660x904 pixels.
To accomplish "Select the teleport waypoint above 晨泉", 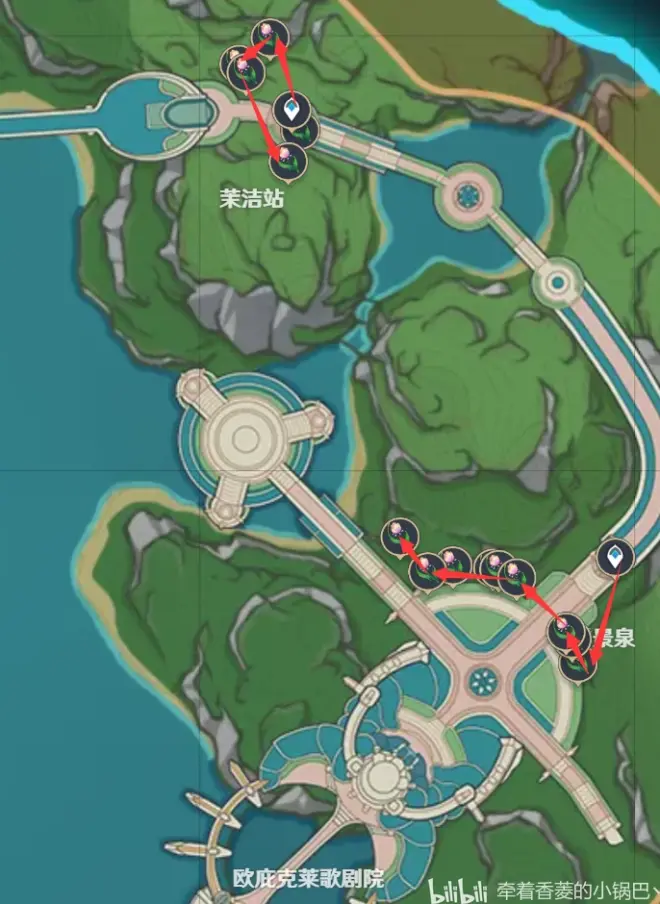I will pos(615,558).
